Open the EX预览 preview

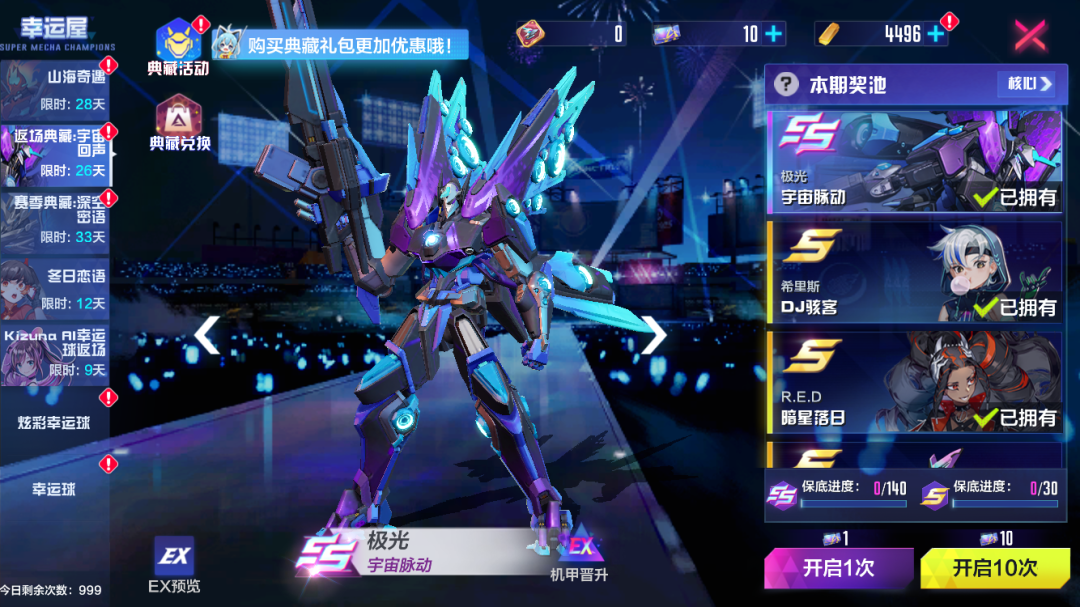(173, 565)
